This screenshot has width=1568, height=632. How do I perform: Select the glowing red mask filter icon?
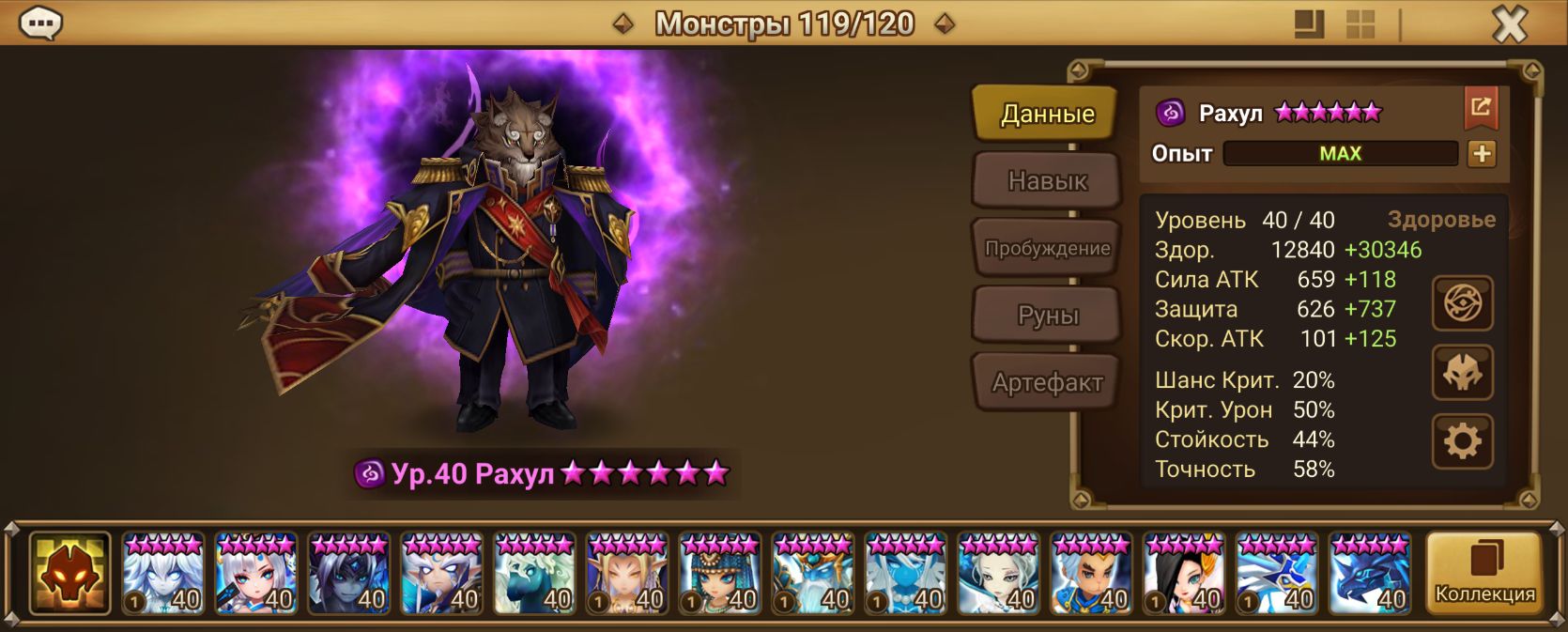pos(69,573)
